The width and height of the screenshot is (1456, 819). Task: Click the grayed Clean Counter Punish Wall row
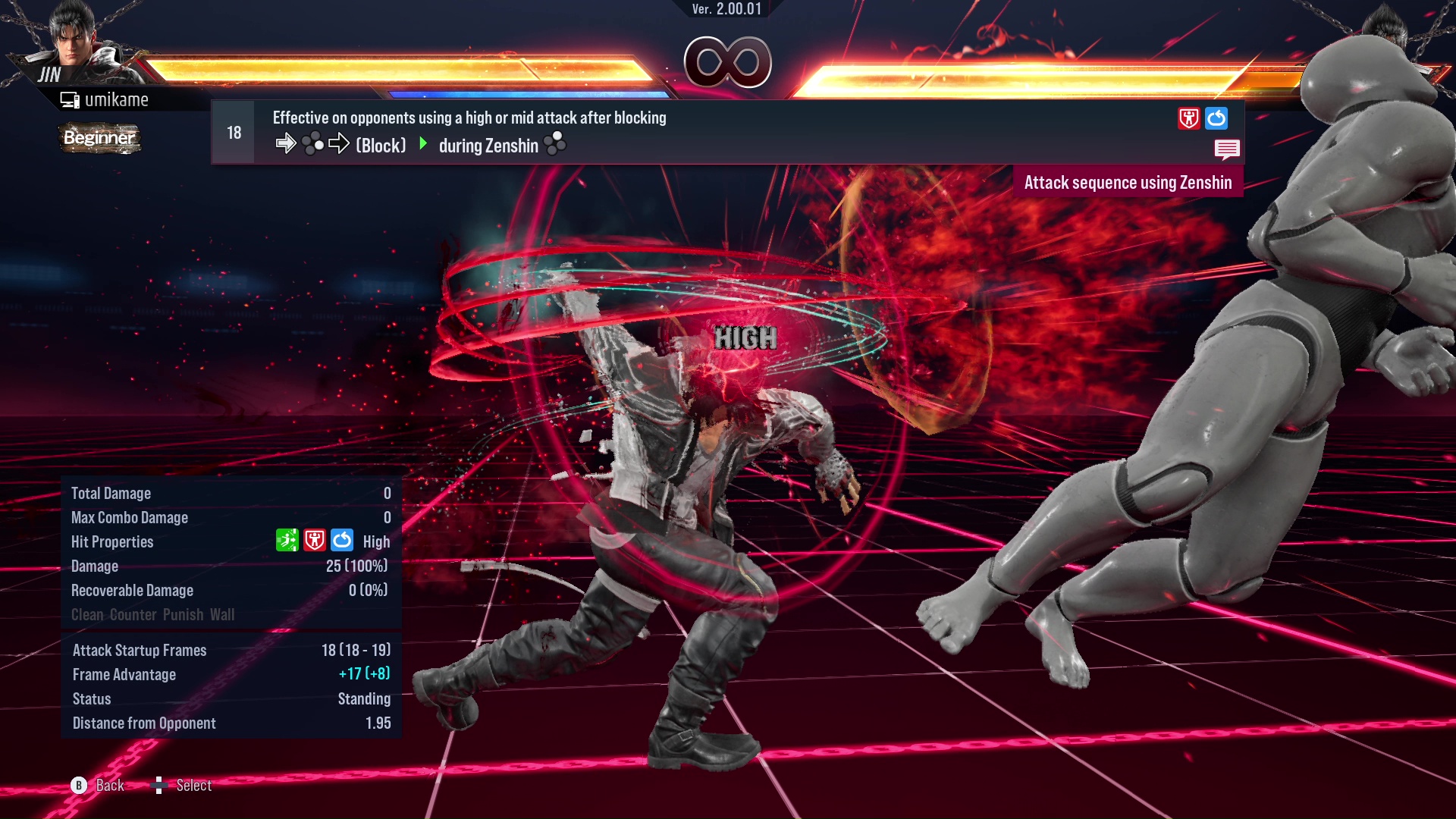click(152, 614)
